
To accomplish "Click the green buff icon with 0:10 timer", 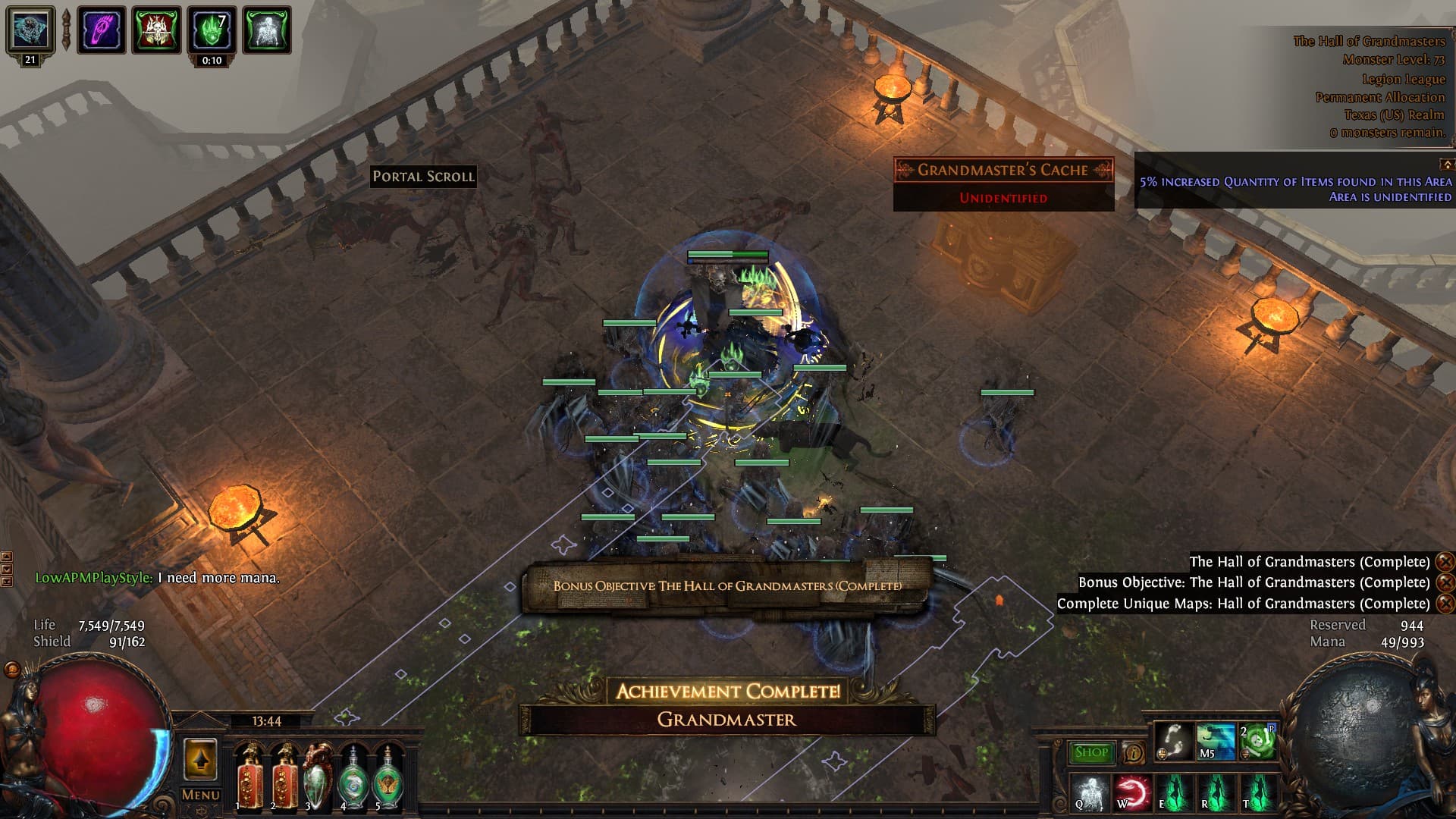I will tap(212, 30).
